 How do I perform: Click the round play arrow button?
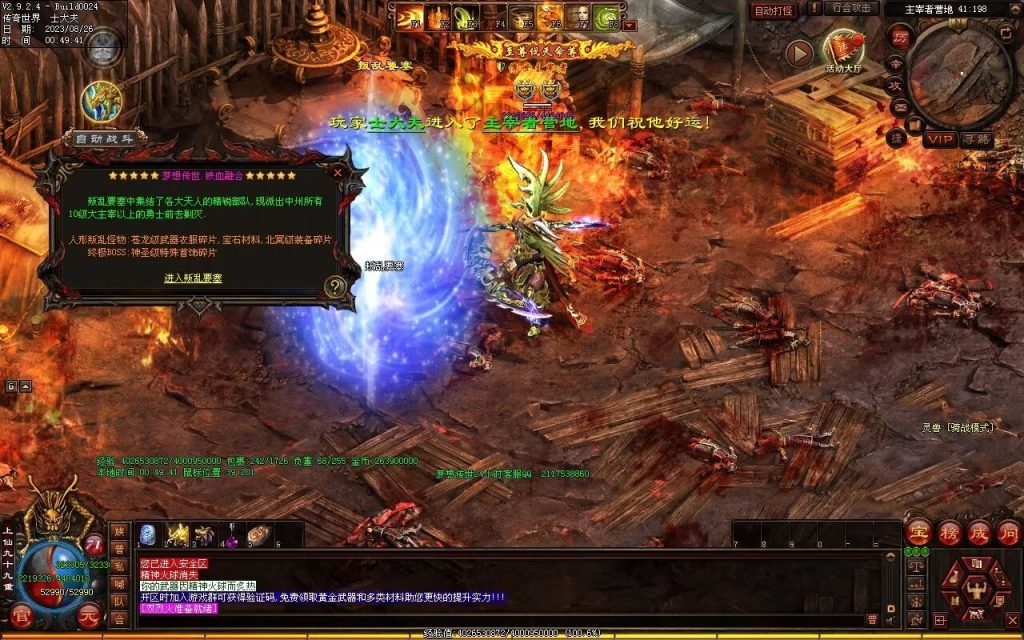click(798, 53)
